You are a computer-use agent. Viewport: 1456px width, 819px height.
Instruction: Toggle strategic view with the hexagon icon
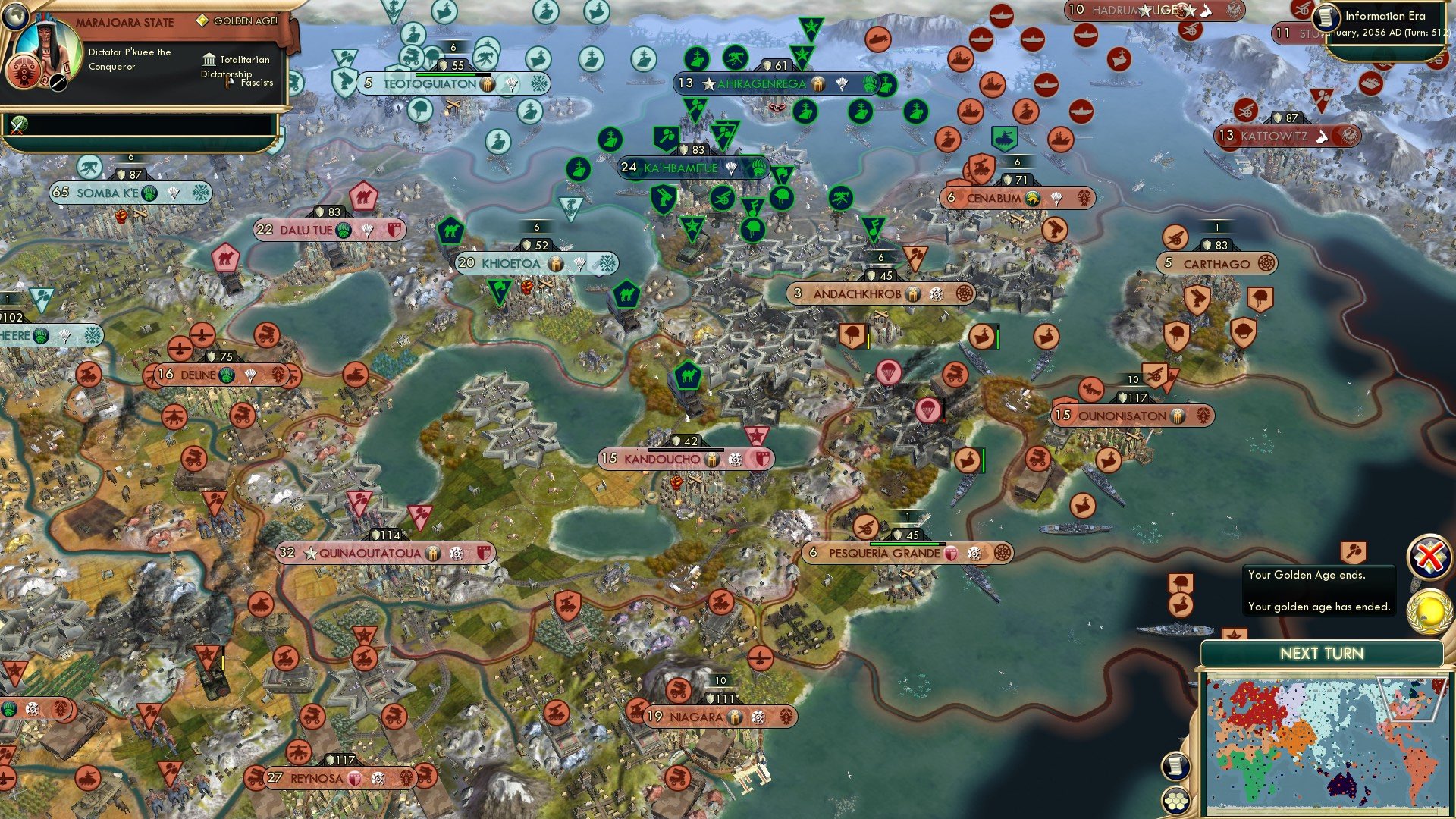point(1175,800)
